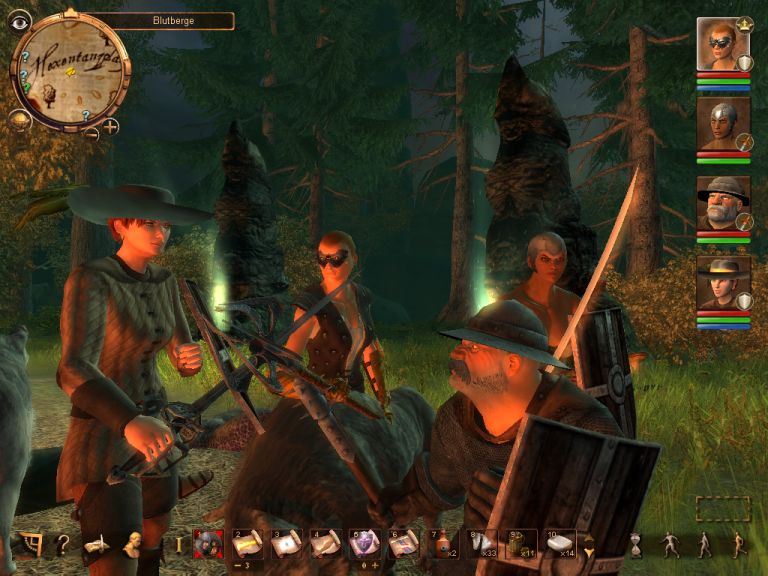Select the steel-helmeted character portrait
The width and height of the screenshot is (768, 576).
point(722,124)
